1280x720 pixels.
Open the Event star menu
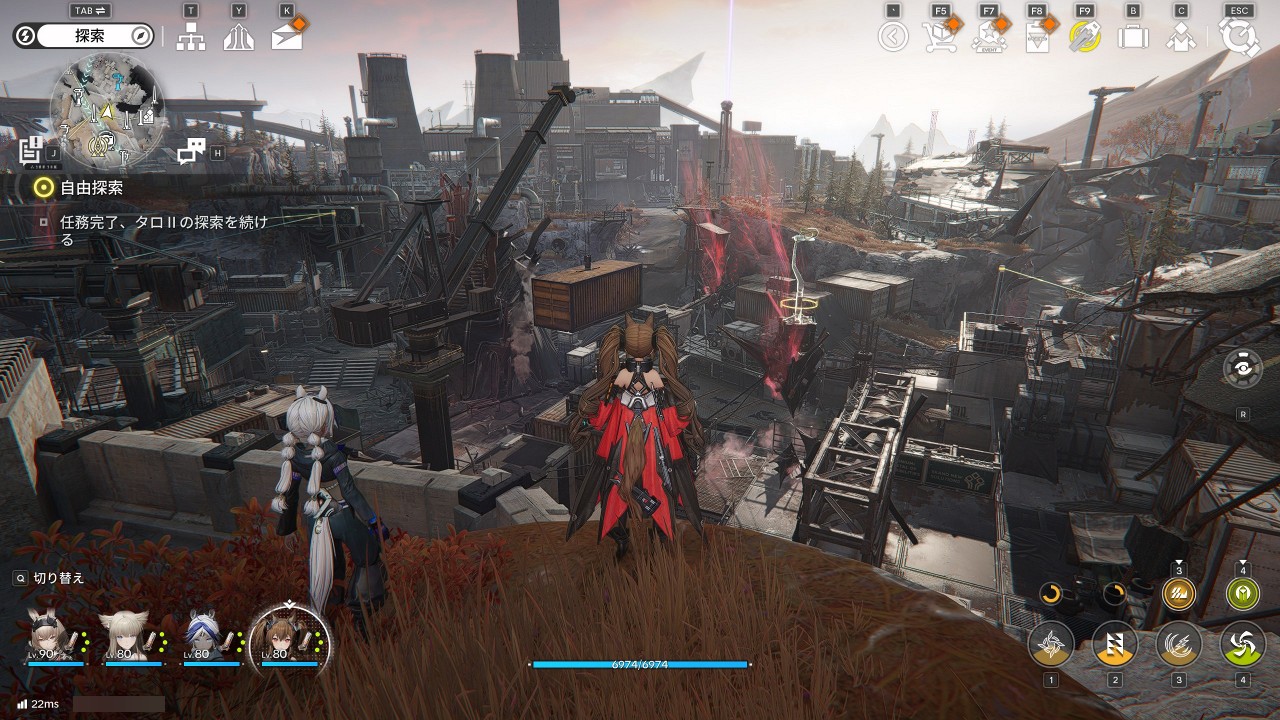988,37
